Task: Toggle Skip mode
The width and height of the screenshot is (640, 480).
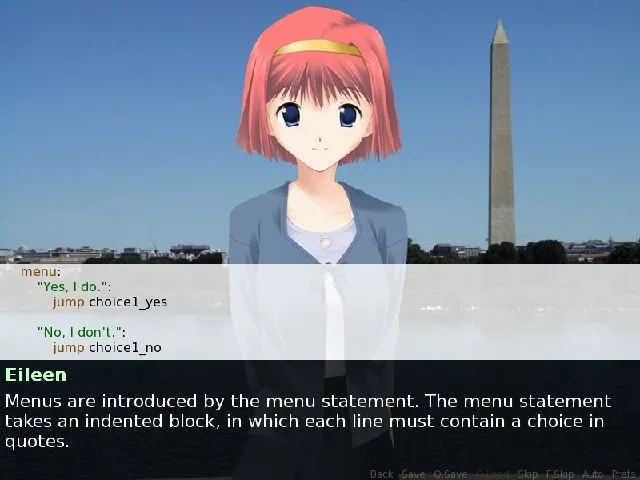Action: 528,473
